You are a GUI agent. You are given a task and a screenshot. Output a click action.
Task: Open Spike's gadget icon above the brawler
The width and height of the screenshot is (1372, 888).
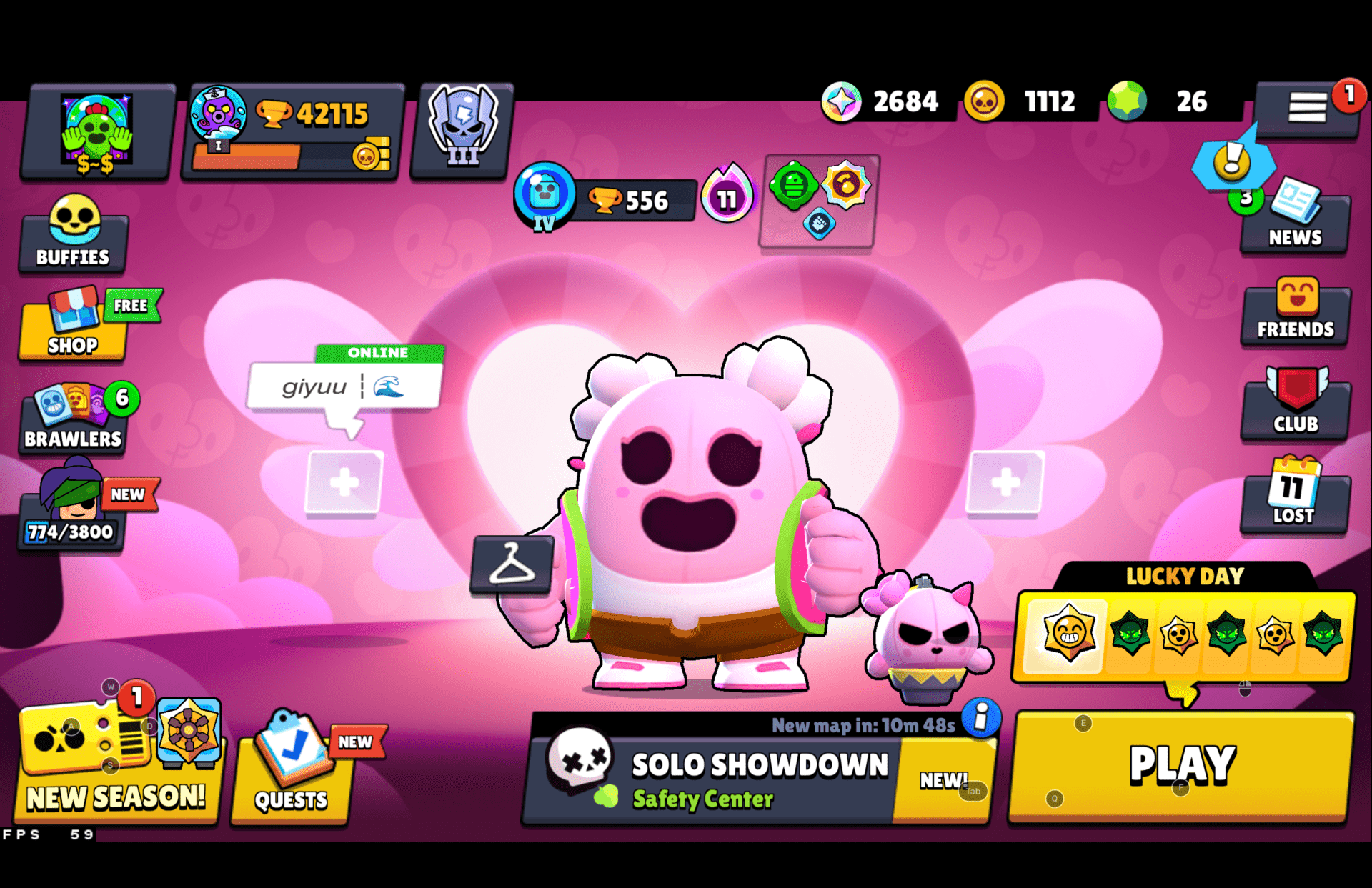[x=793, y=184]
